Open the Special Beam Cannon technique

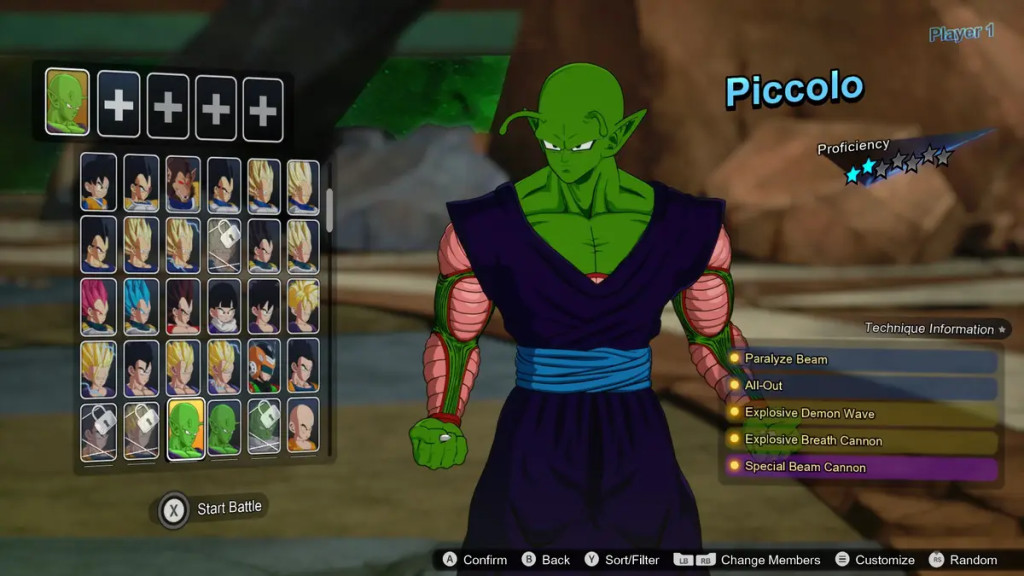coord(862,467)
